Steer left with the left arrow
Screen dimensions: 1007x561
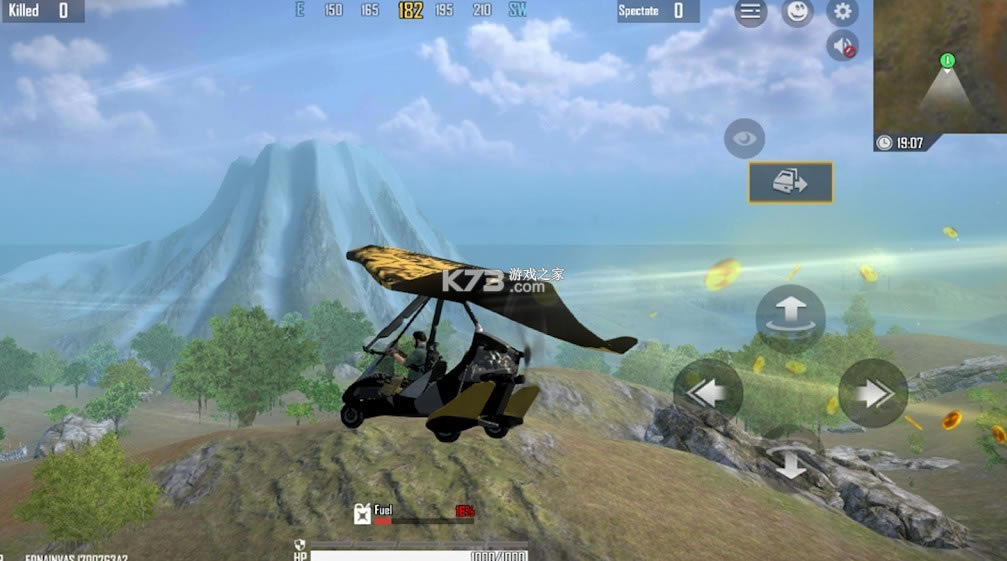tap(708, 393)
